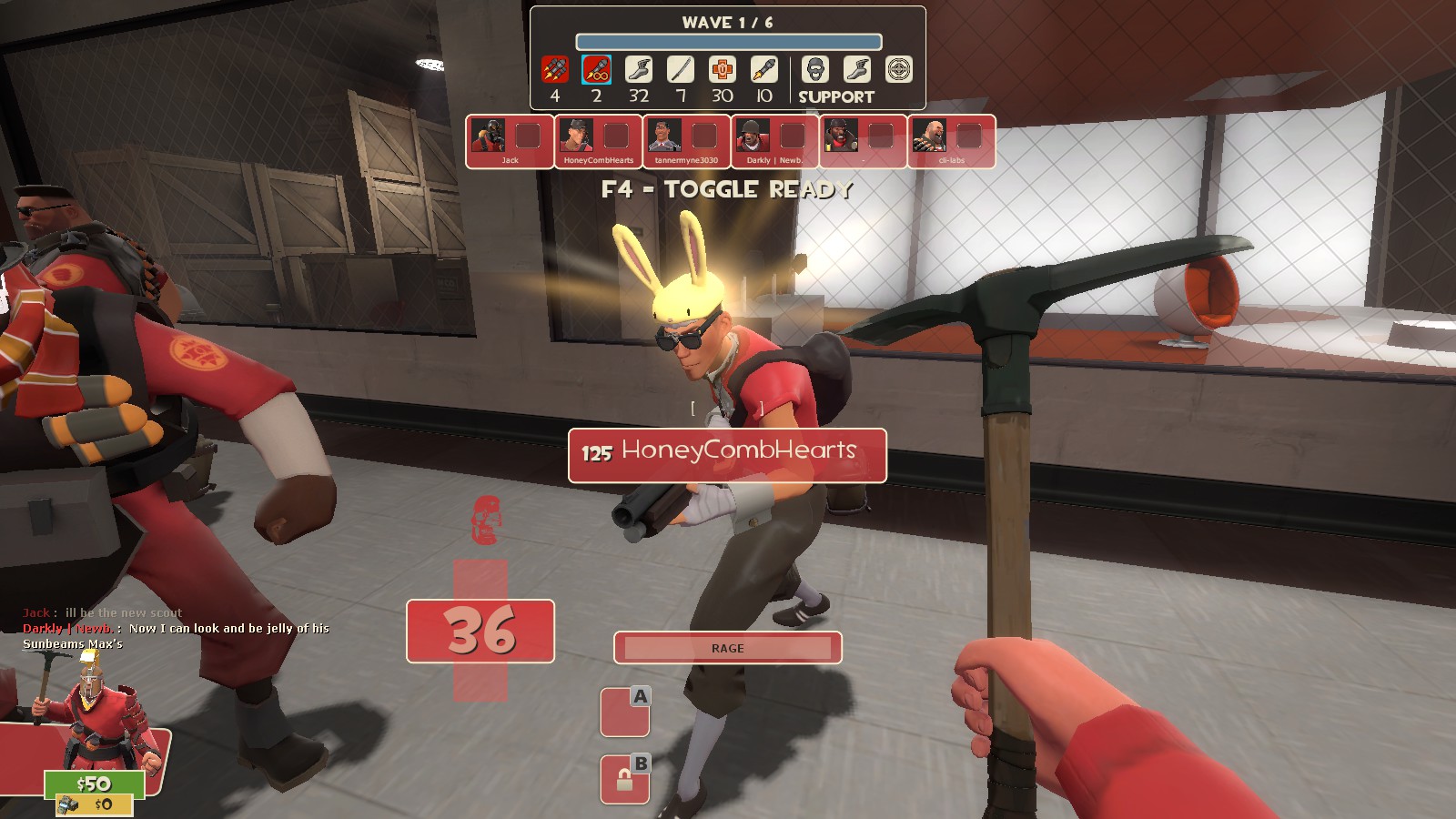Click tannermyne3030's Medic portrait
The height and width of the screenshot is (819, 1456).
[664, 136]
